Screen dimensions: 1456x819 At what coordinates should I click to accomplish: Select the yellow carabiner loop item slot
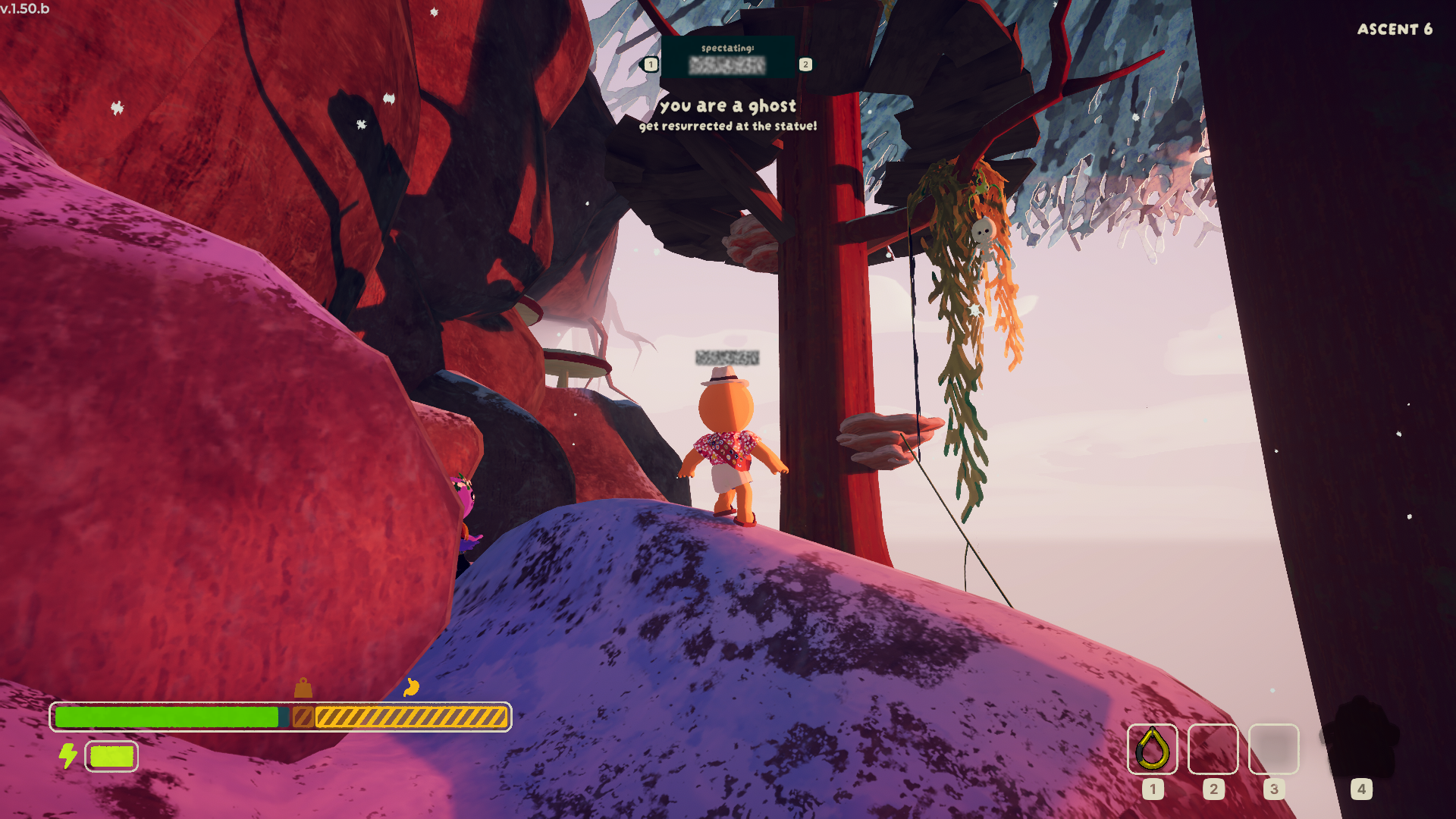point(1152,748)
